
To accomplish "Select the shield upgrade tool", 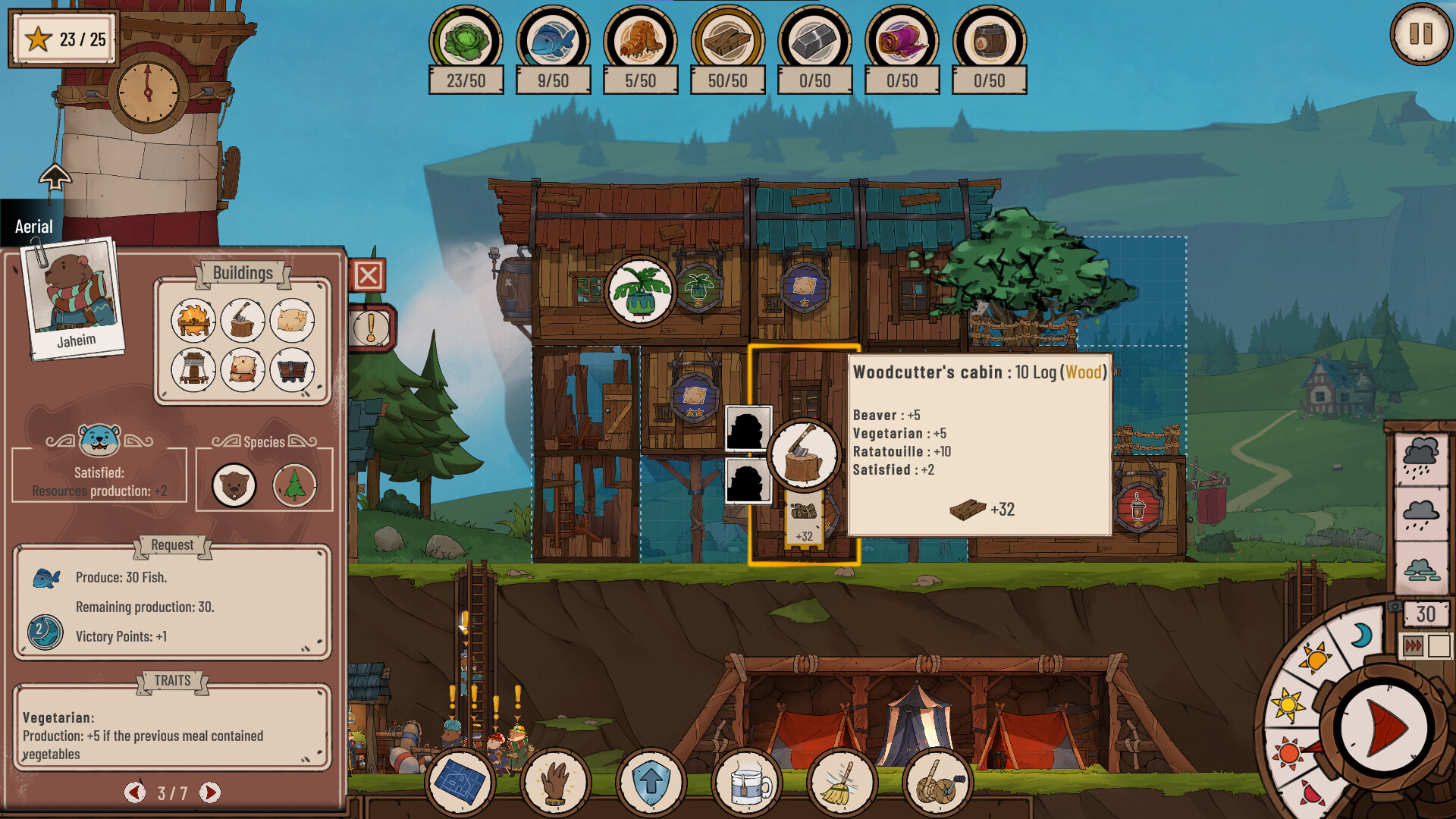I will (x=651, y=782).
